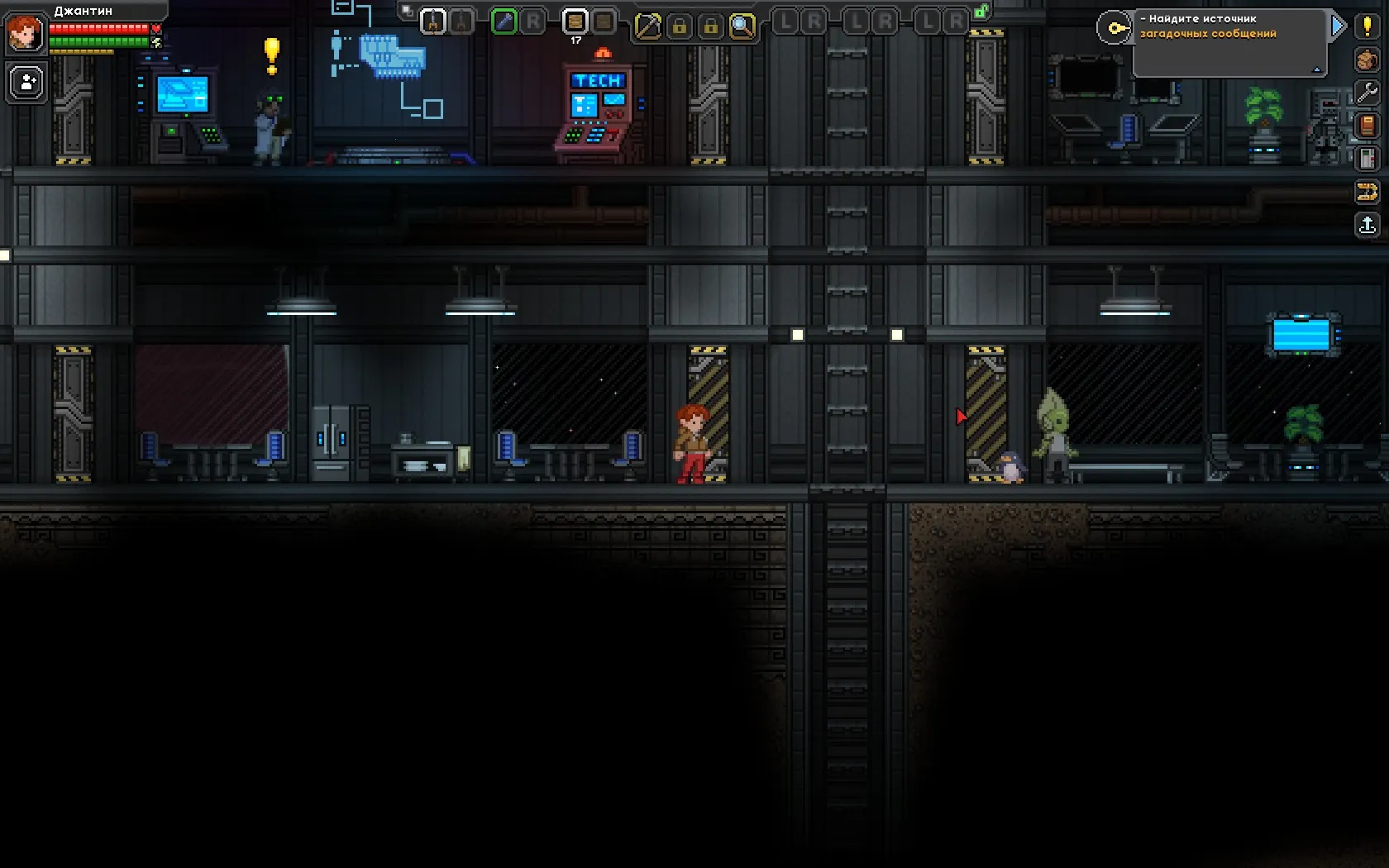This screenshot has width=1389, height=868.
Task: Select the white-framed weapon hotbar slot
Action: pyautogui.click(x=433, y=21)
